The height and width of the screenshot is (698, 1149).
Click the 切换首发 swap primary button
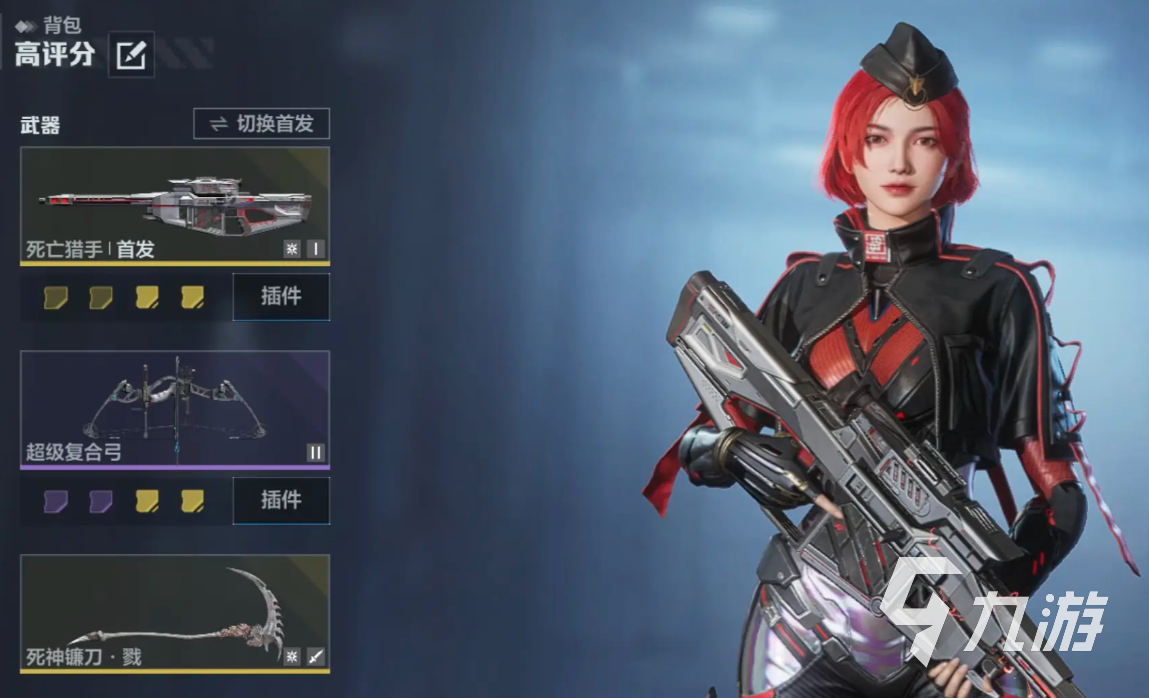click(261, 124)
